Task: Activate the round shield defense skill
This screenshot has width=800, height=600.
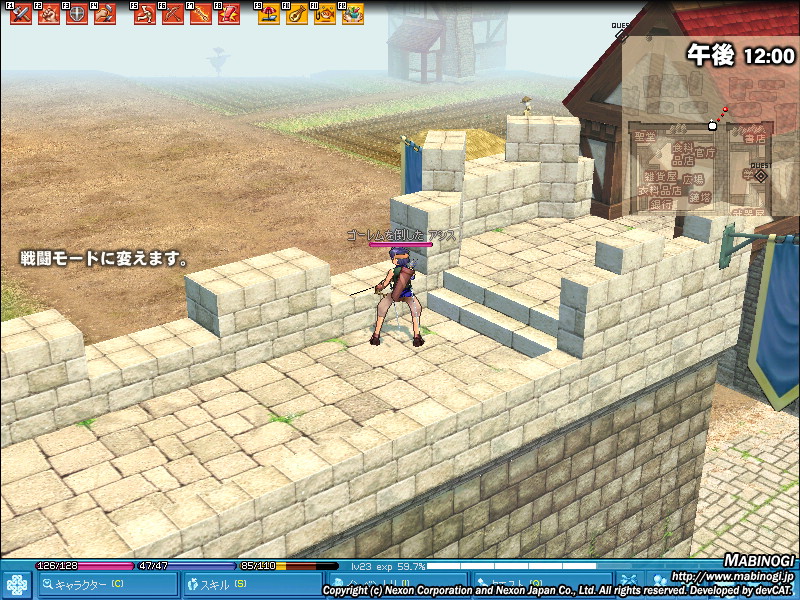Action: [76, 14]
